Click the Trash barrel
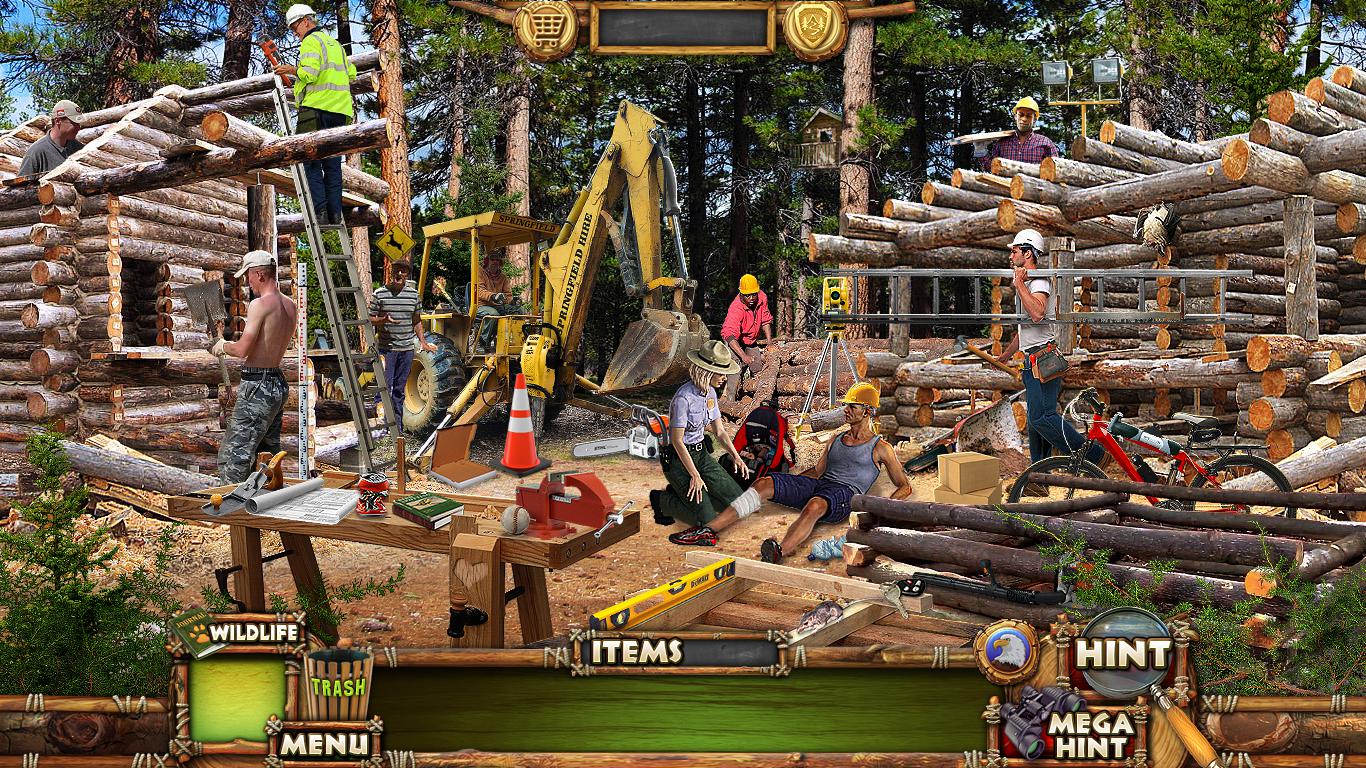Image resolution: width=1366 pixels, height=768 pixels. [x=337, y=685]
